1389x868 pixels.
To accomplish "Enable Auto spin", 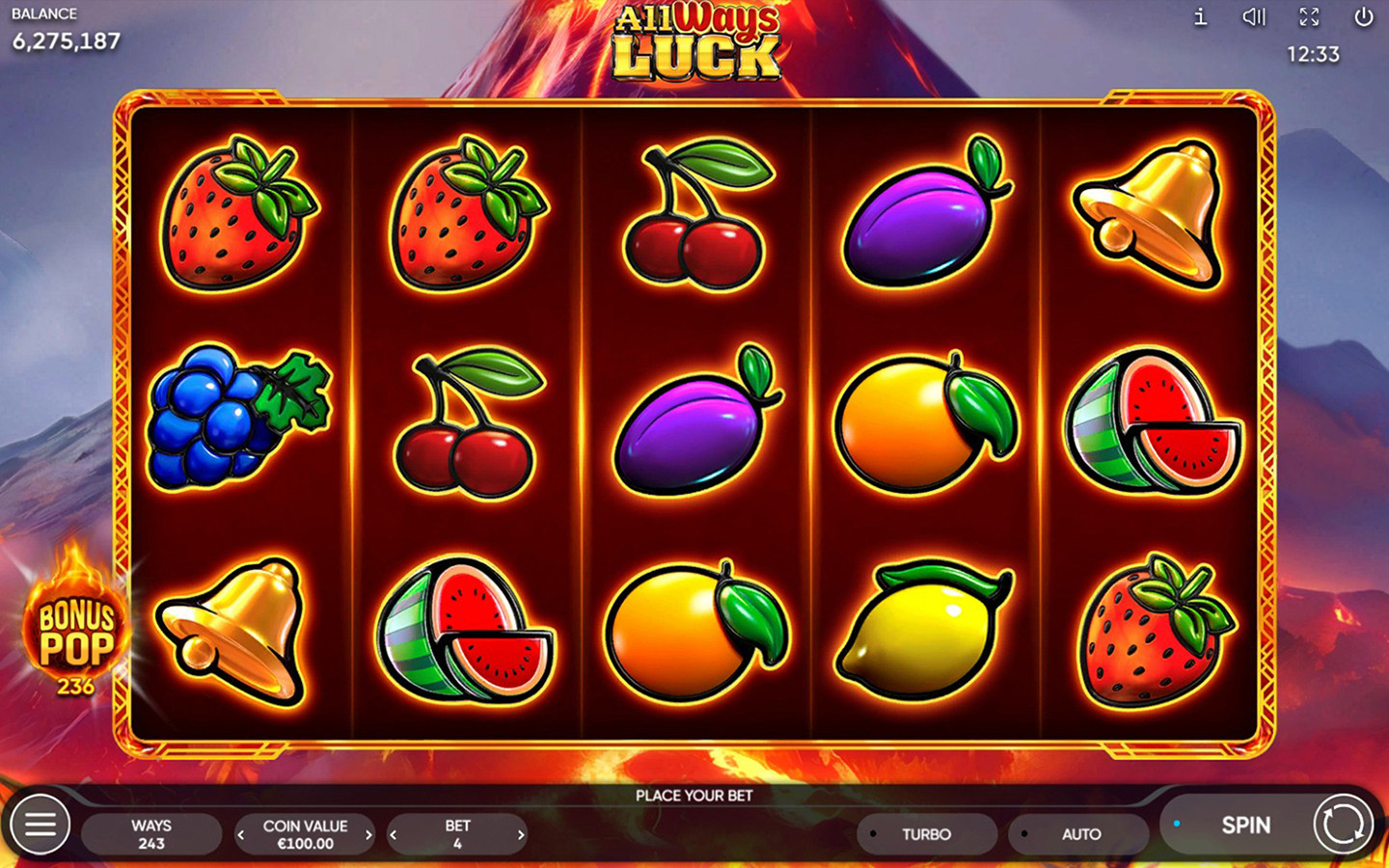I will (1080, 834).
